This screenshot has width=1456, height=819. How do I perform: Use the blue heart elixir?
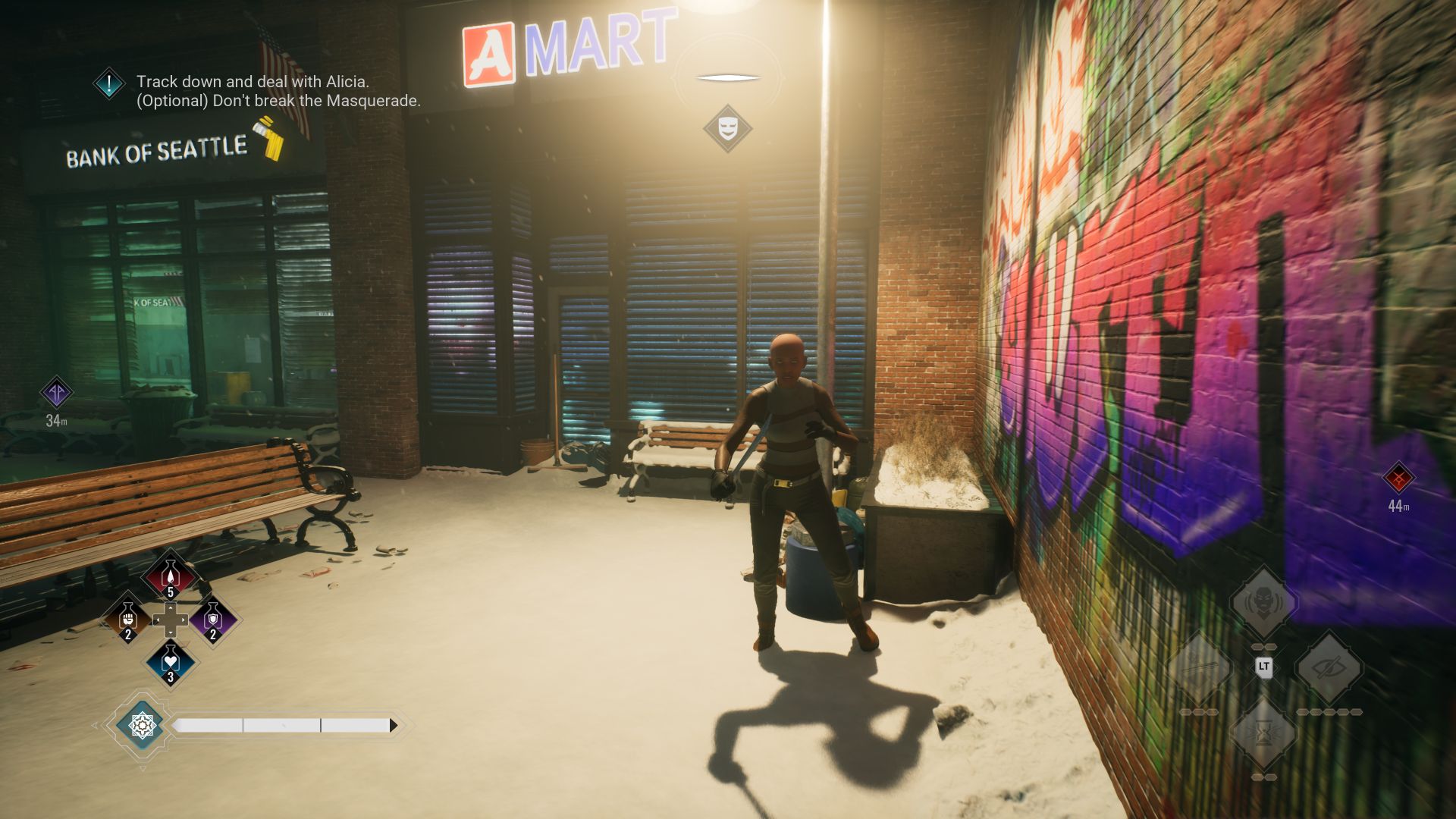coord(171,663)
